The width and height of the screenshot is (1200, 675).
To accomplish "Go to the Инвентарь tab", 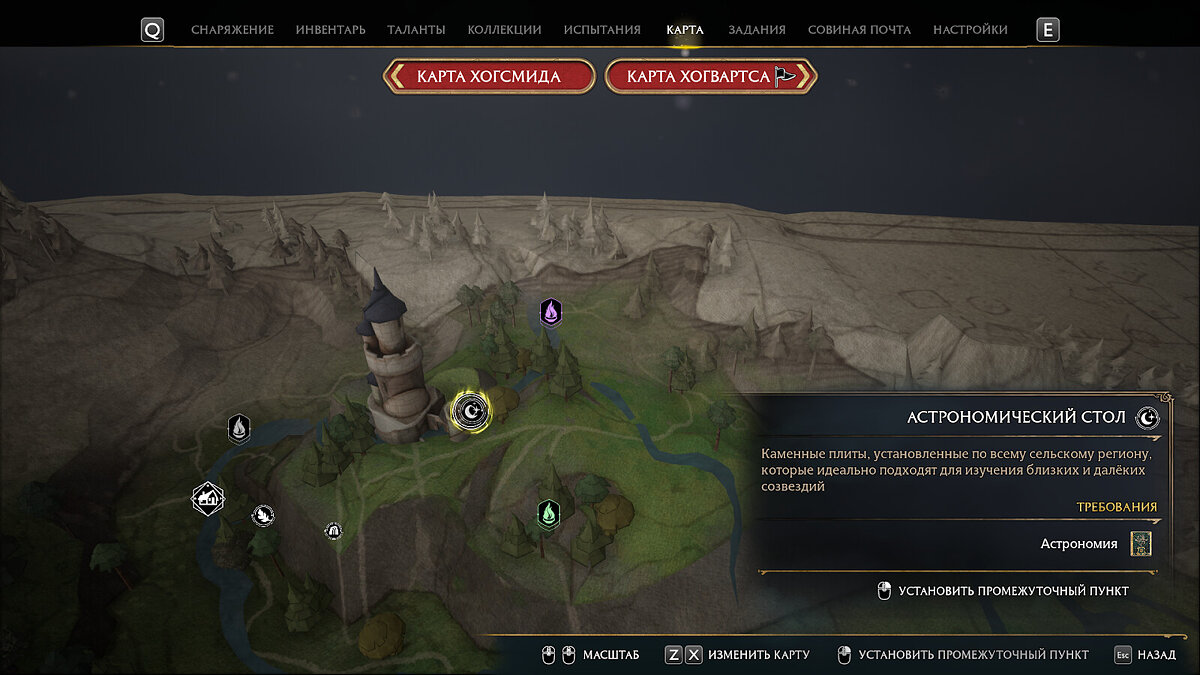I will [x=330, y=30].
